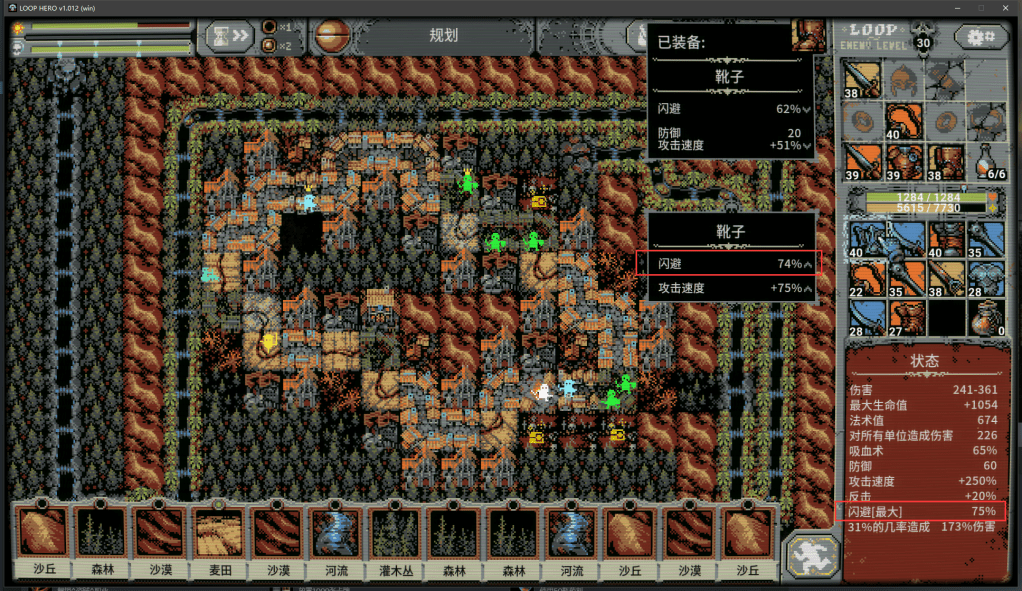
Task: Select the x2 speed option
Action: [x=275, y=45]
